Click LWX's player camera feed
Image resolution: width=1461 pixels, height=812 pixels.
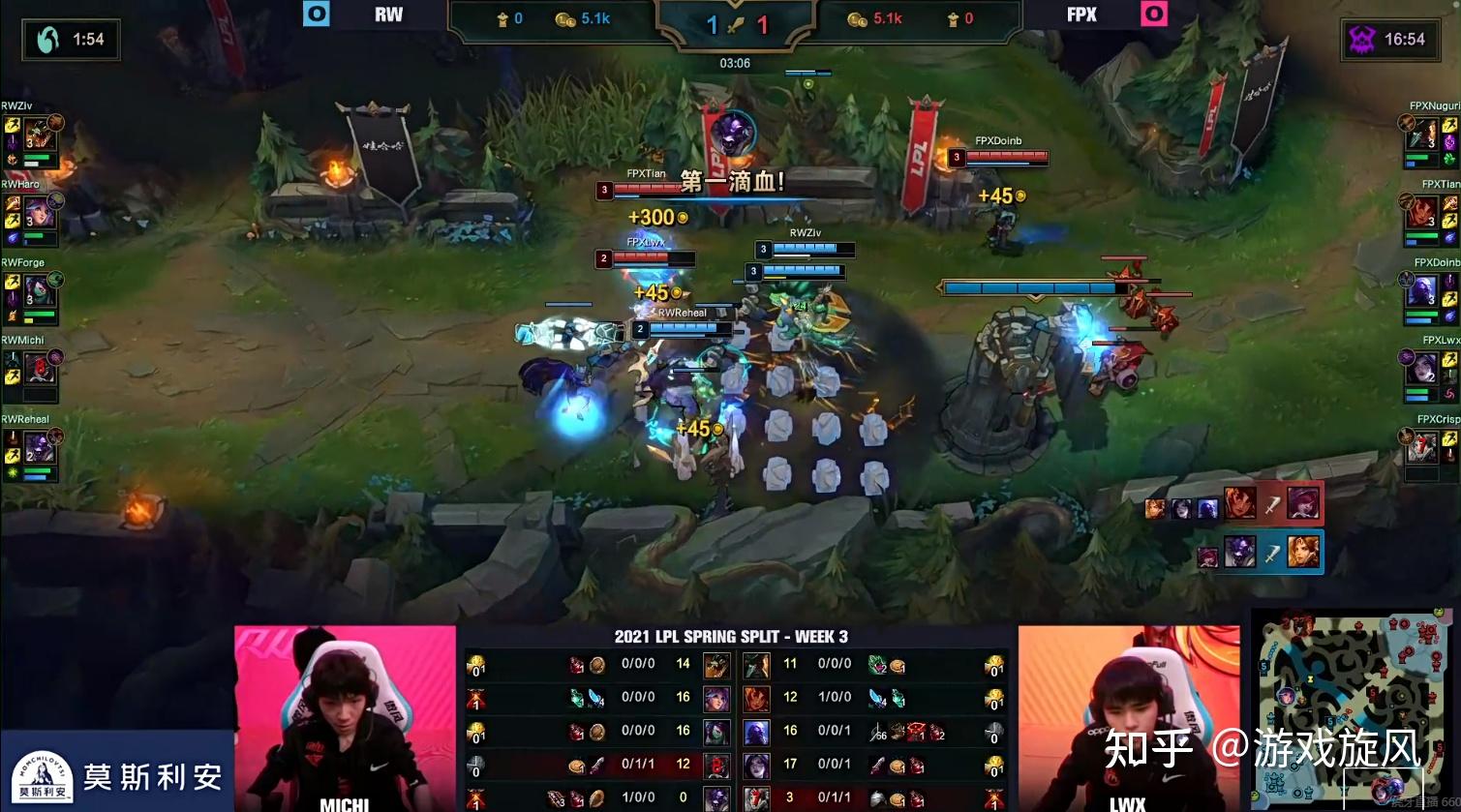[x=1126, y=716]
